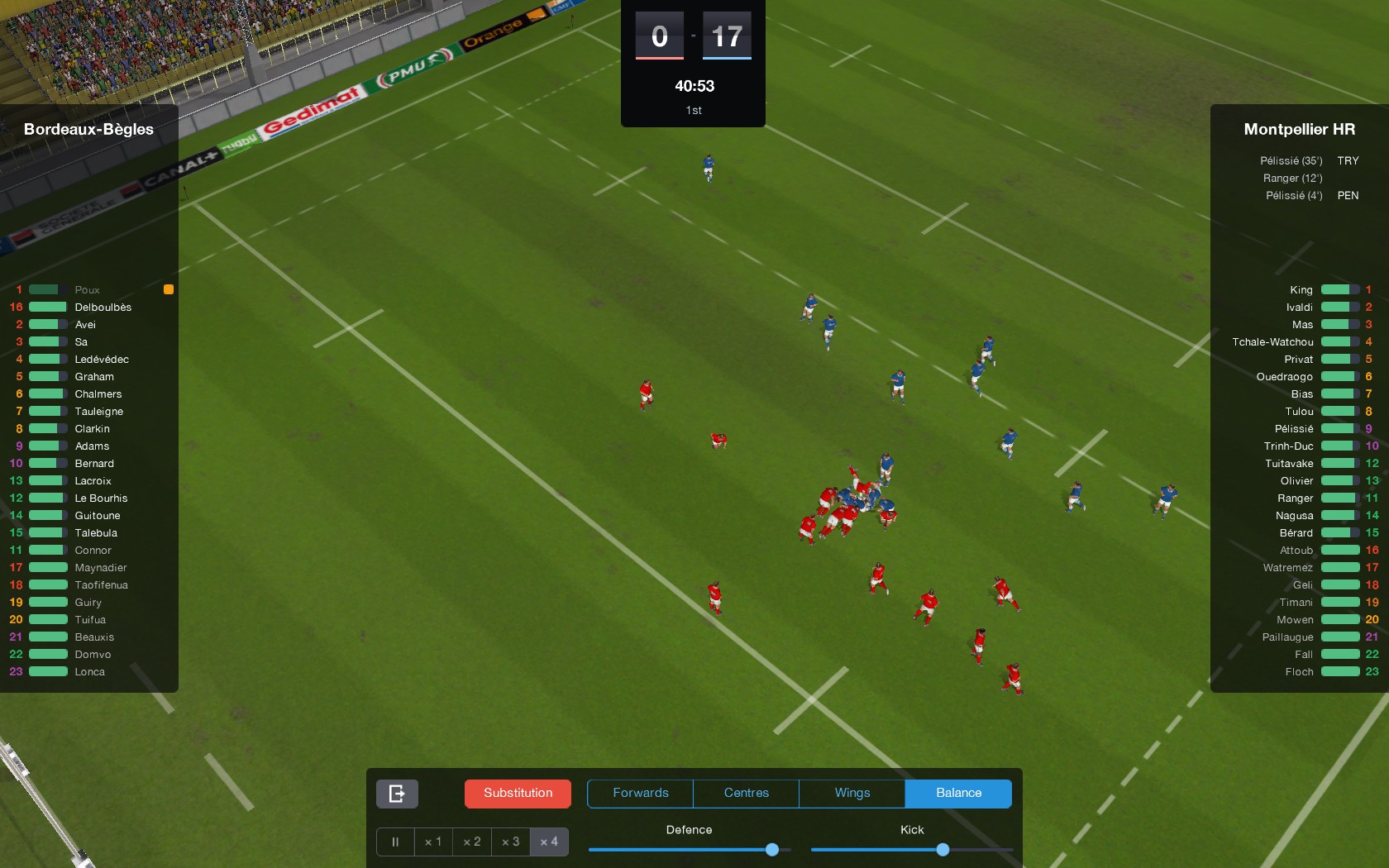
Task: Set match speed to x3
Action: click(x=510, y=842)
